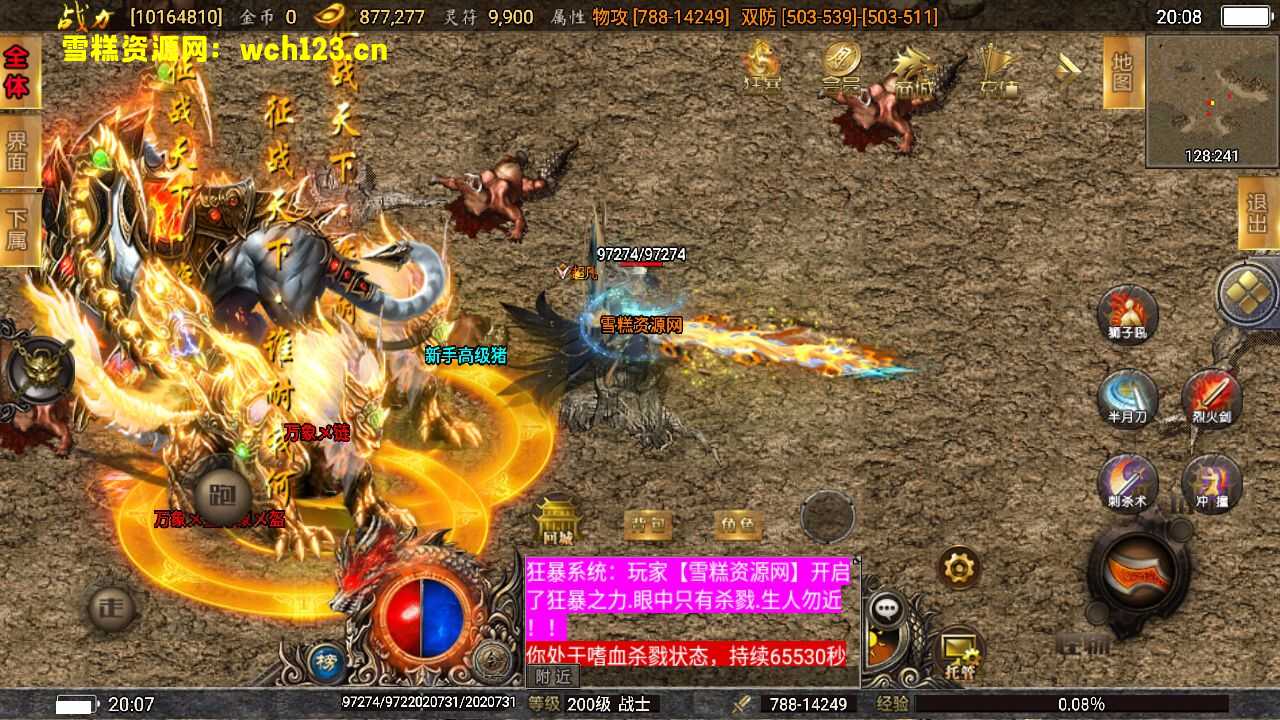Open the settings gear near the chat panel
The height and width of the screenshot is (720, 1280).
[x=959, y=567]
